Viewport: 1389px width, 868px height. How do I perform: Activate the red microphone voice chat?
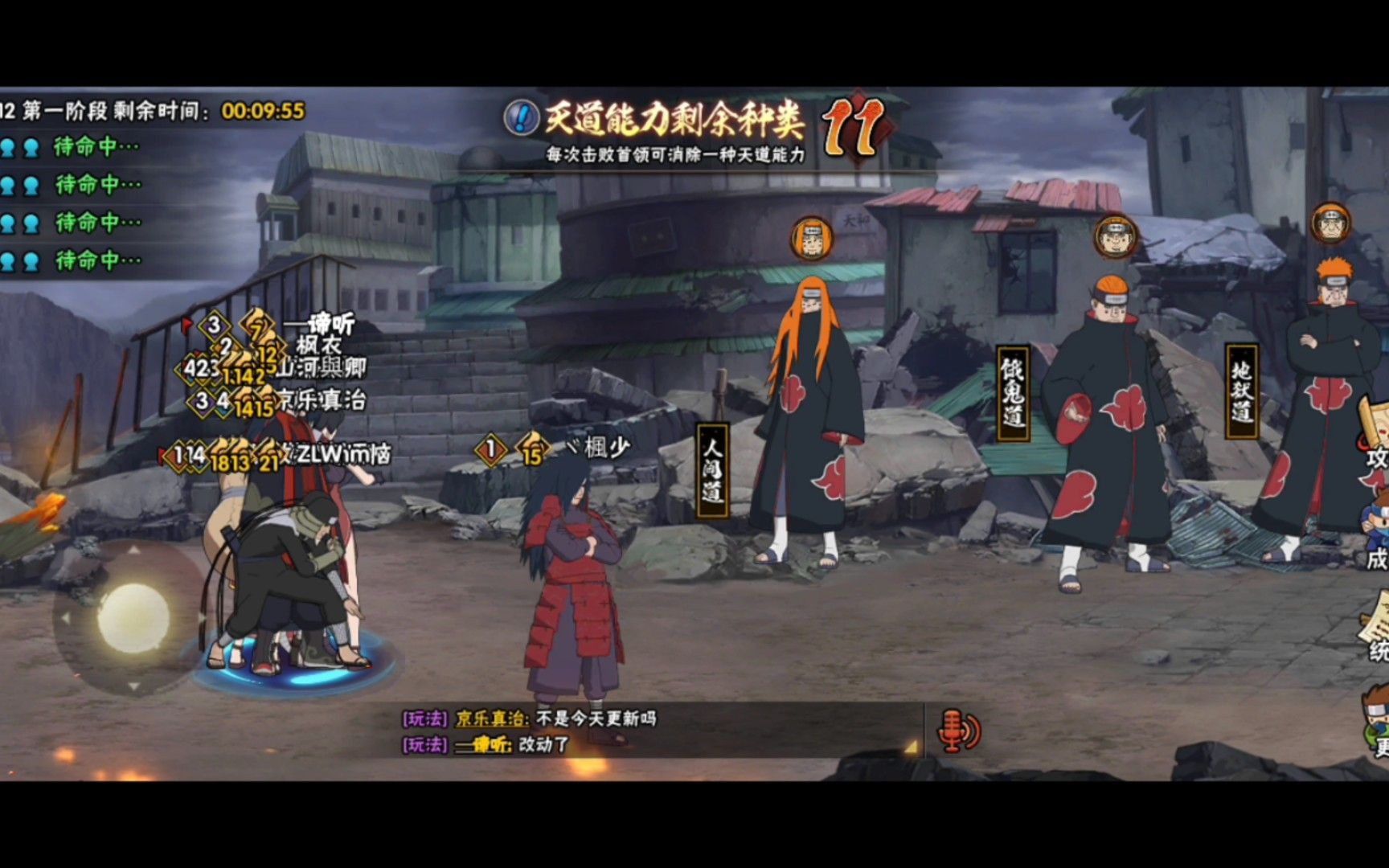[958, 731]
